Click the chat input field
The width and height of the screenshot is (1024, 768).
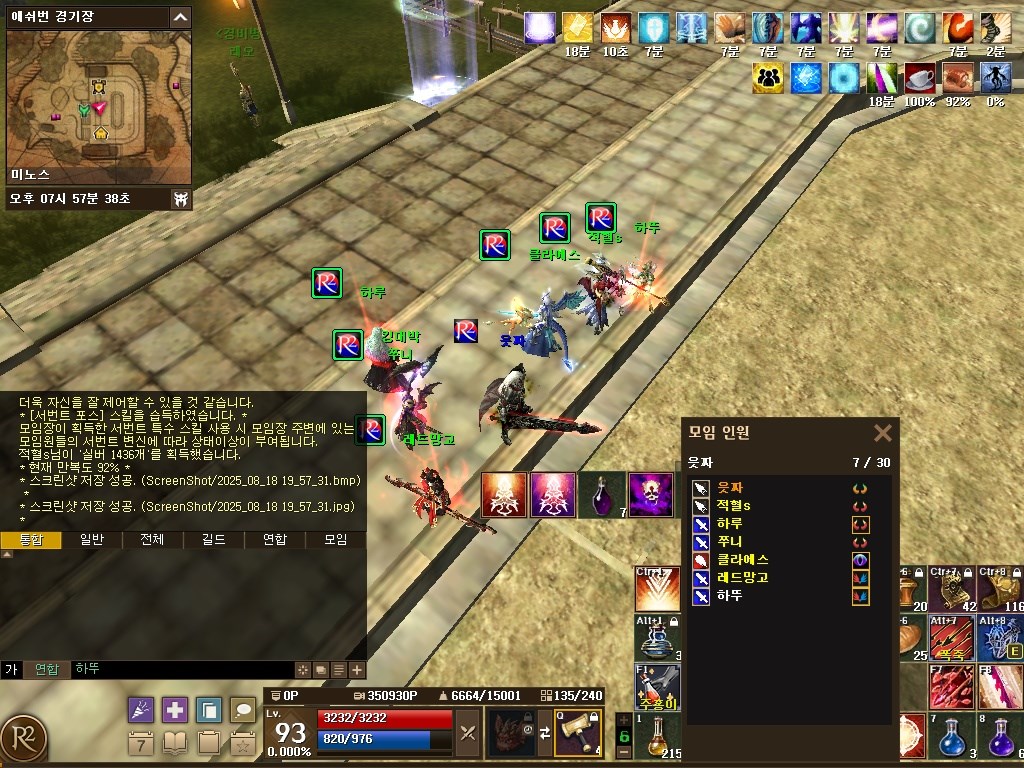tap(180, 669)
